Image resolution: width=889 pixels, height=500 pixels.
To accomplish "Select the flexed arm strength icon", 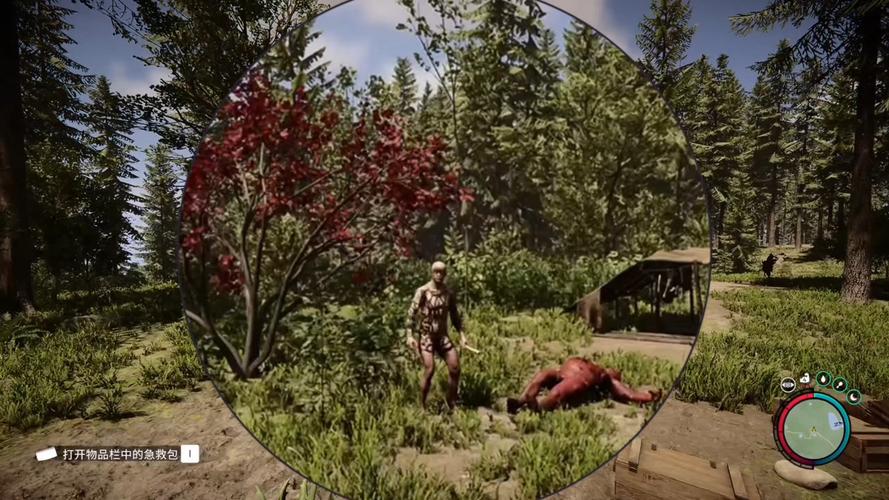I will tap(805, 379).
